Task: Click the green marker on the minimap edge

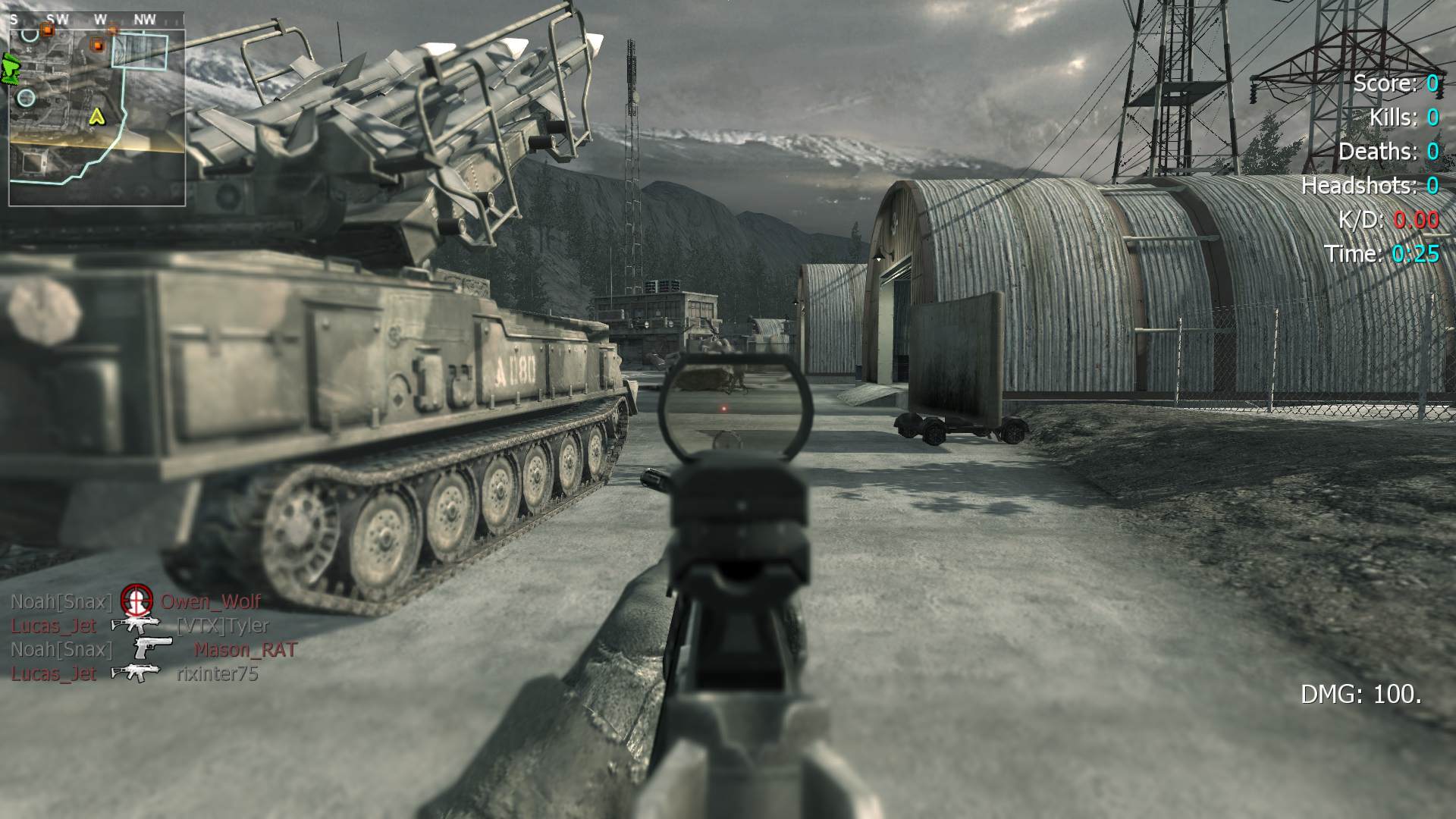Action: tap(11, 69)
